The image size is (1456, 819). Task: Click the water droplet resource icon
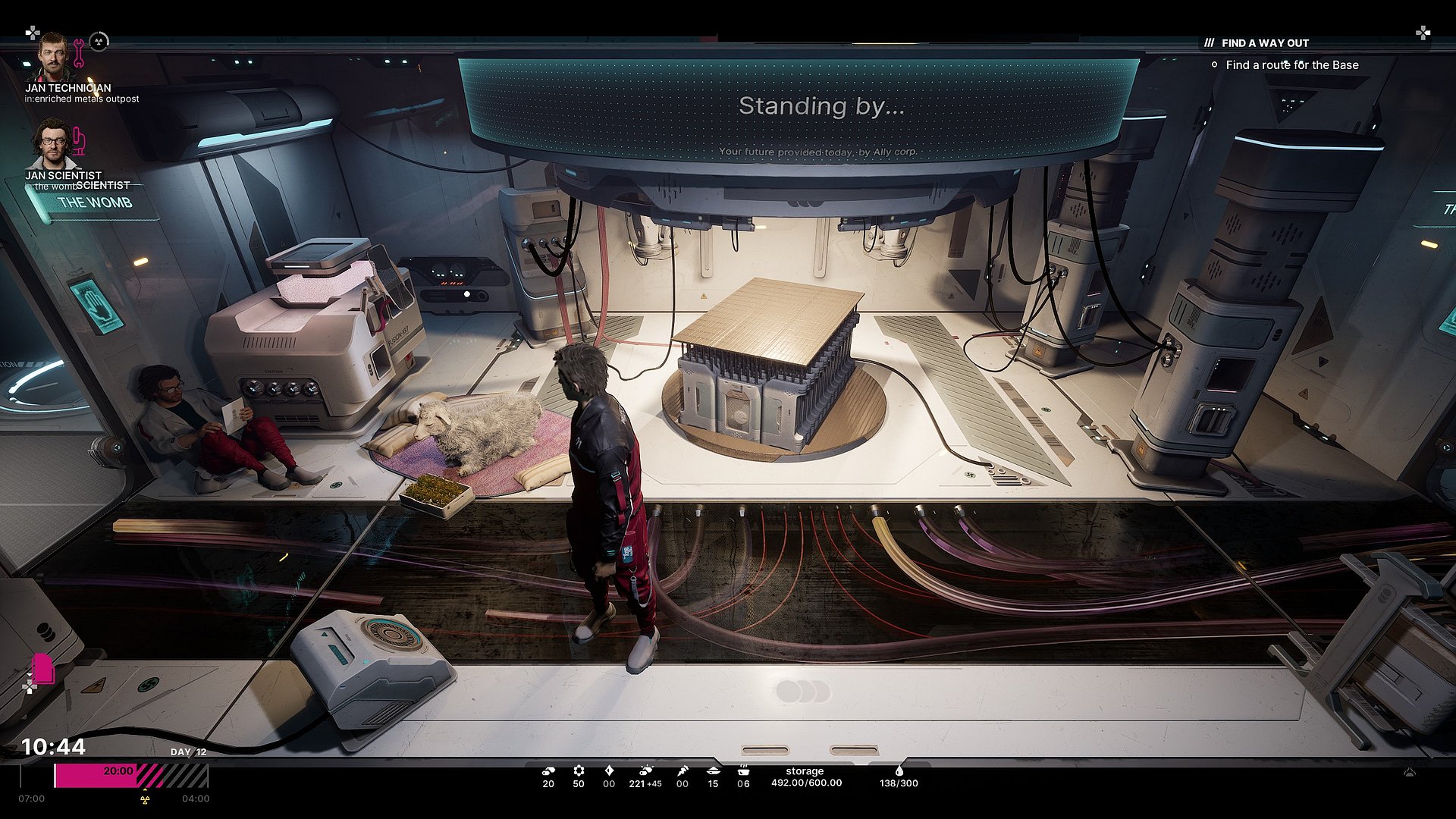click(x=899, y=770)
